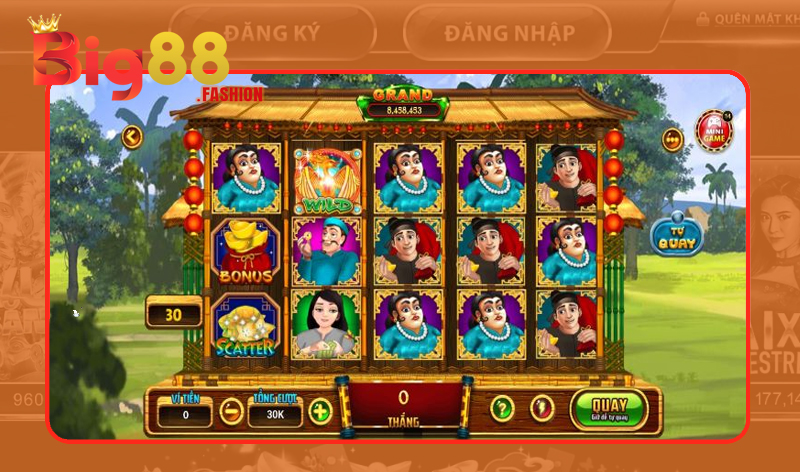
Task: Open the Mini Game icon
Action: click(x=713, y=132)
